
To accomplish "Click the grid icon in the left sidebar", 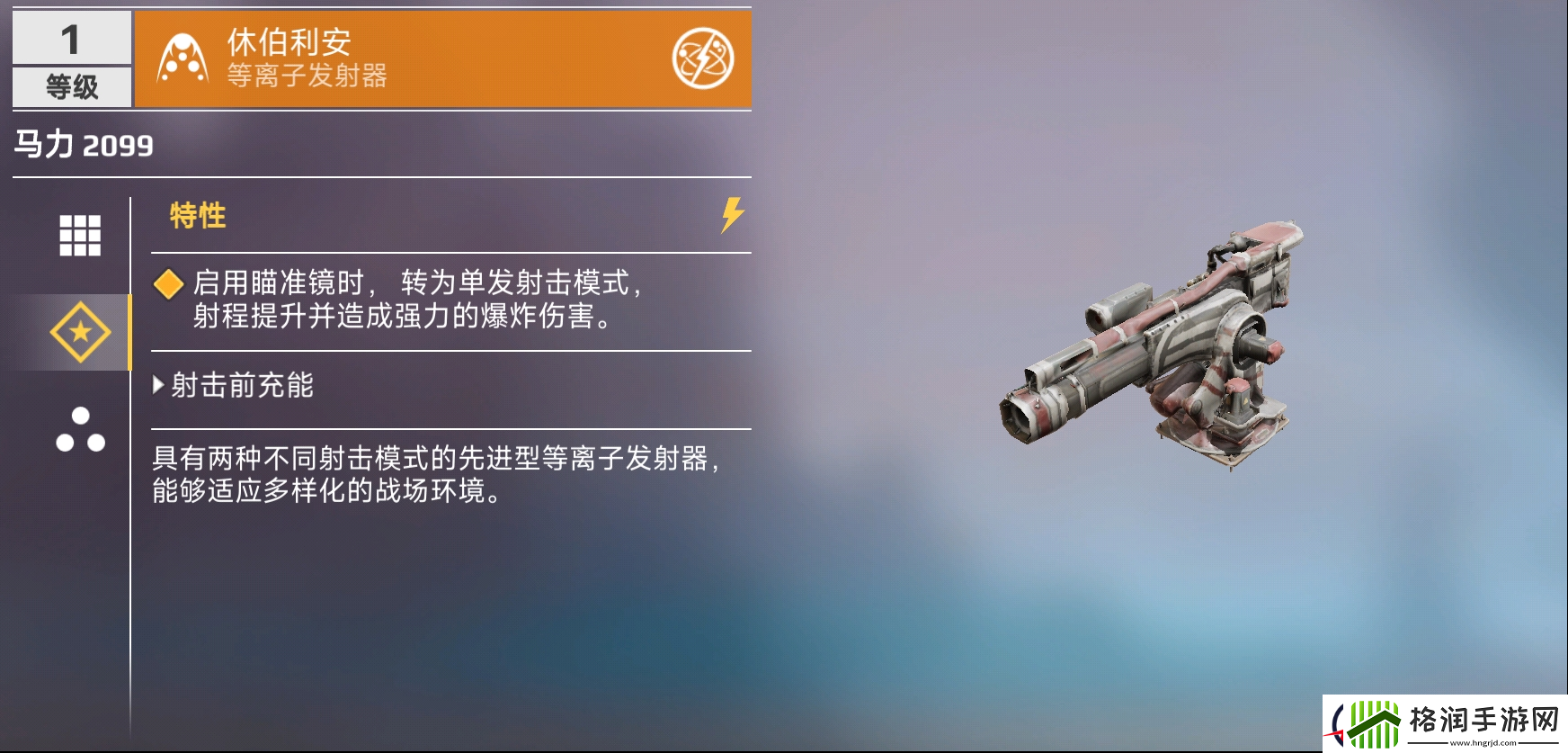I will [81, 236].
